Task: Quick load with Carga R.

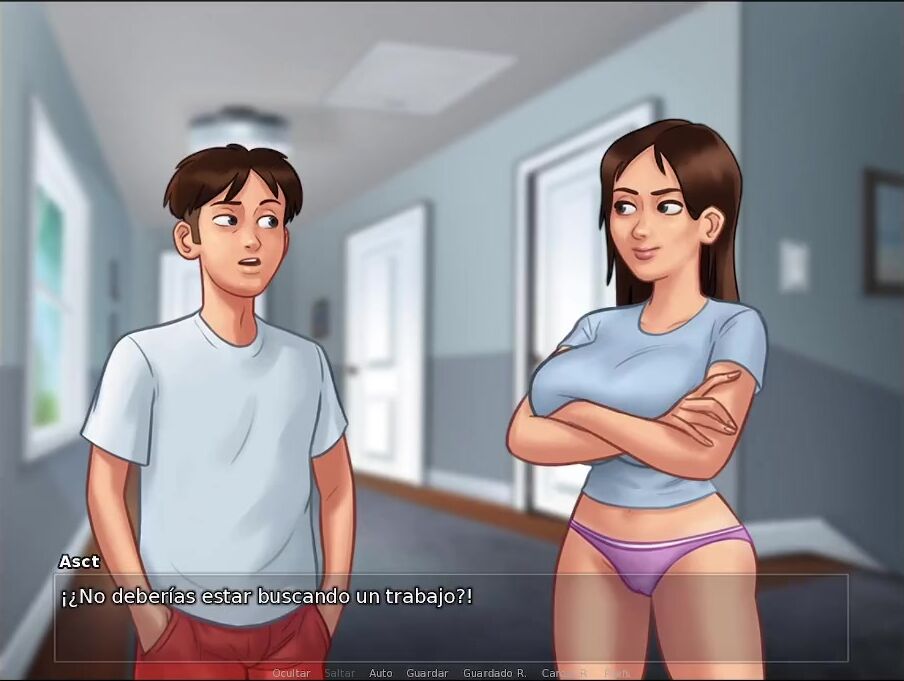Action: point(565,673)
